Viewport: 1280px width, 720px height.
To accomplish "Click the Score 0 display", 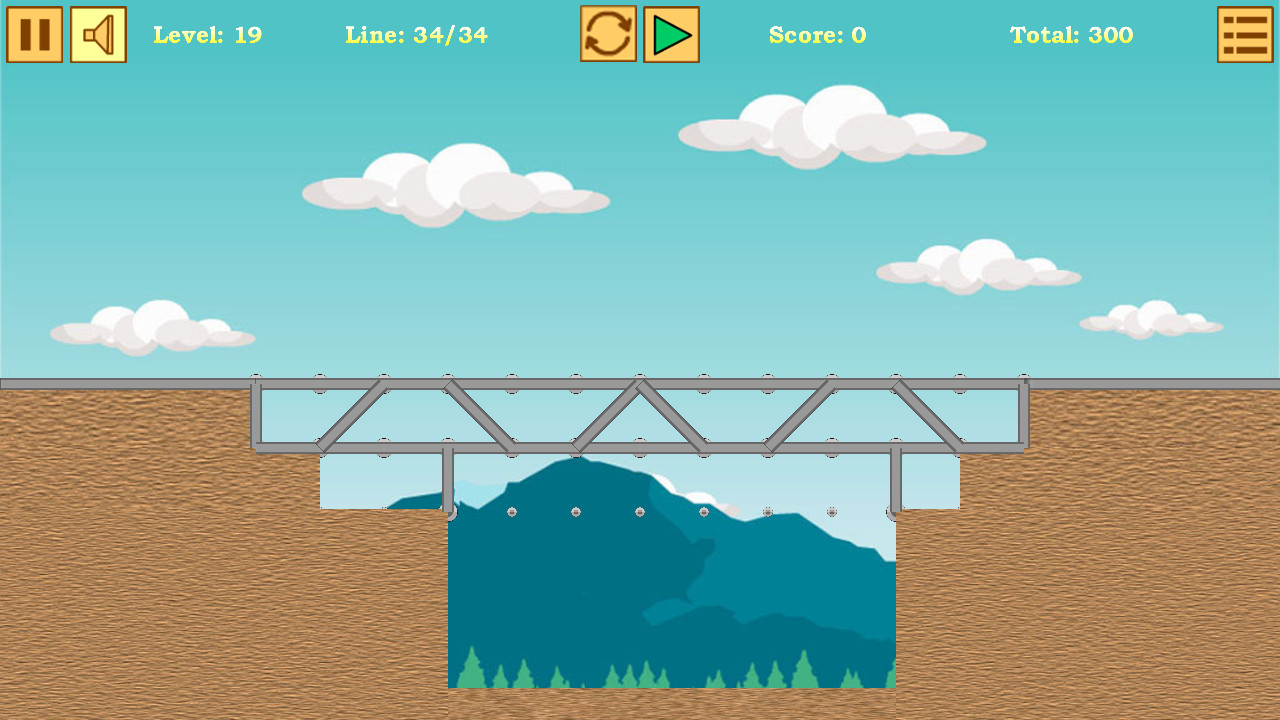I will pos(818,35).
